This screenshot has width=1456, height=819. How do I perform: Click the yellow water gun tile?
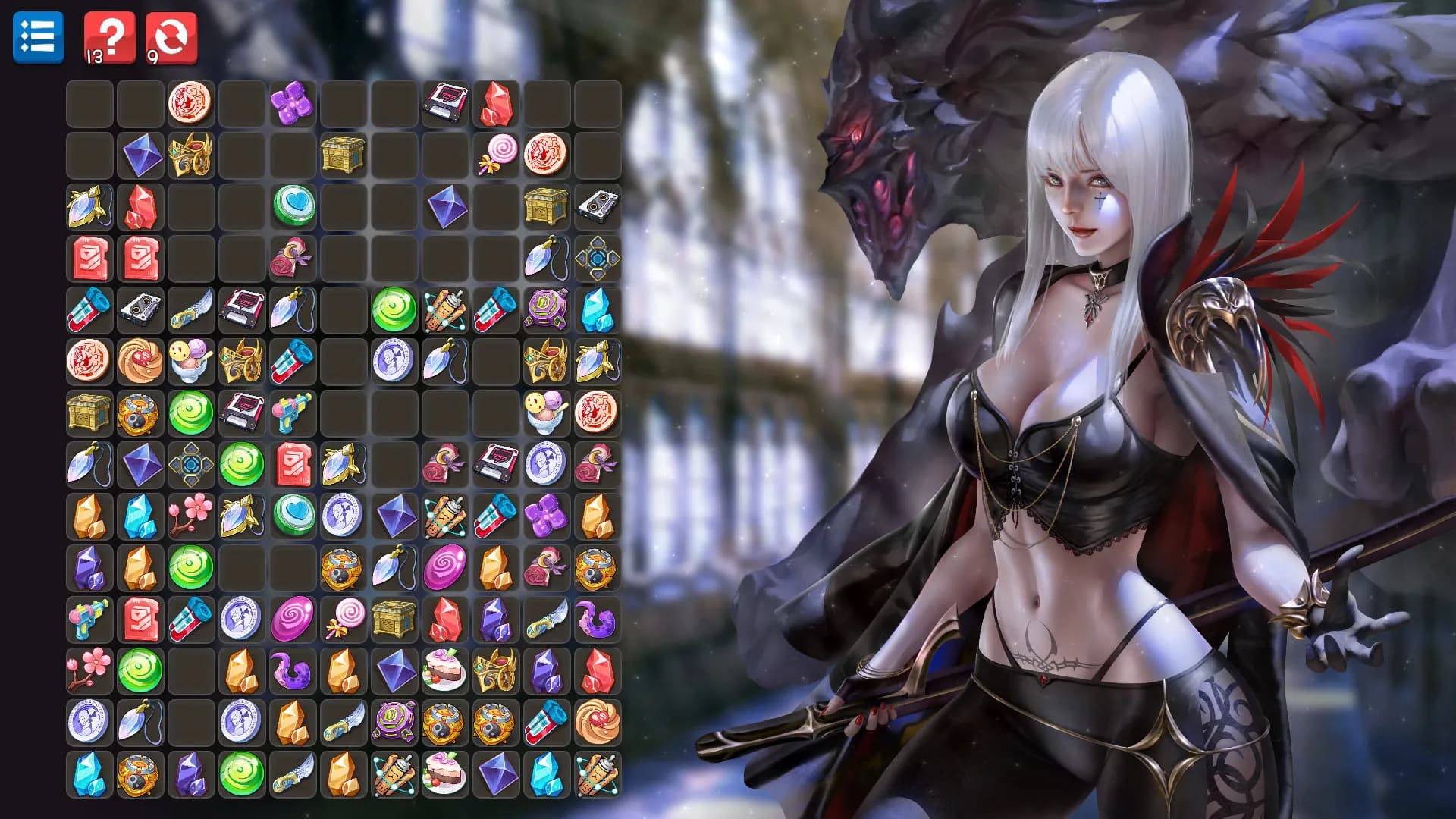point(293,409)
